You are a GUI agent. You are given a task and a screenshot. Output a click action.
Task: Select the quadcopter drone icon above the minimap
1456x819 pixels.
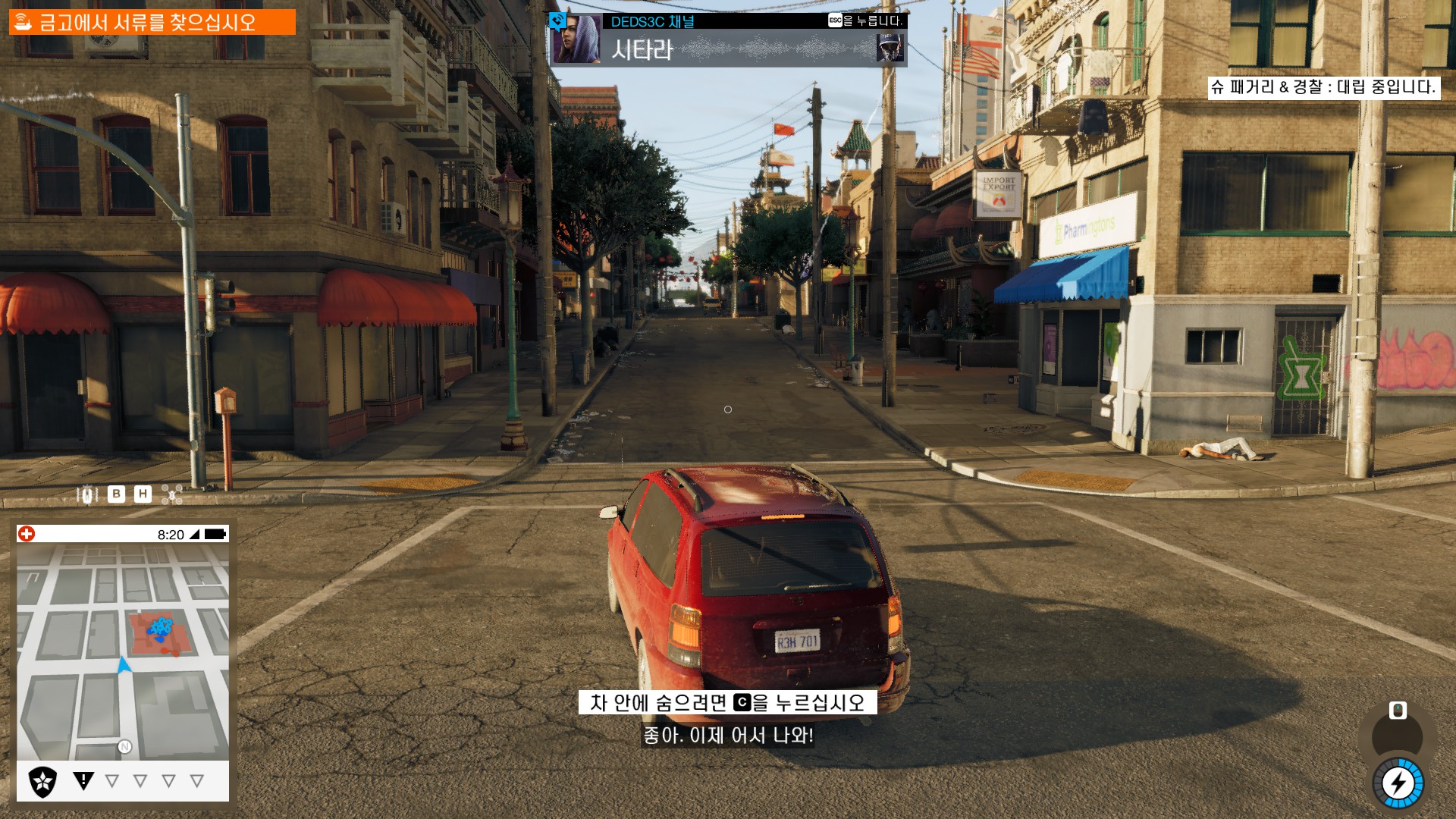click(x=172, y=494)
